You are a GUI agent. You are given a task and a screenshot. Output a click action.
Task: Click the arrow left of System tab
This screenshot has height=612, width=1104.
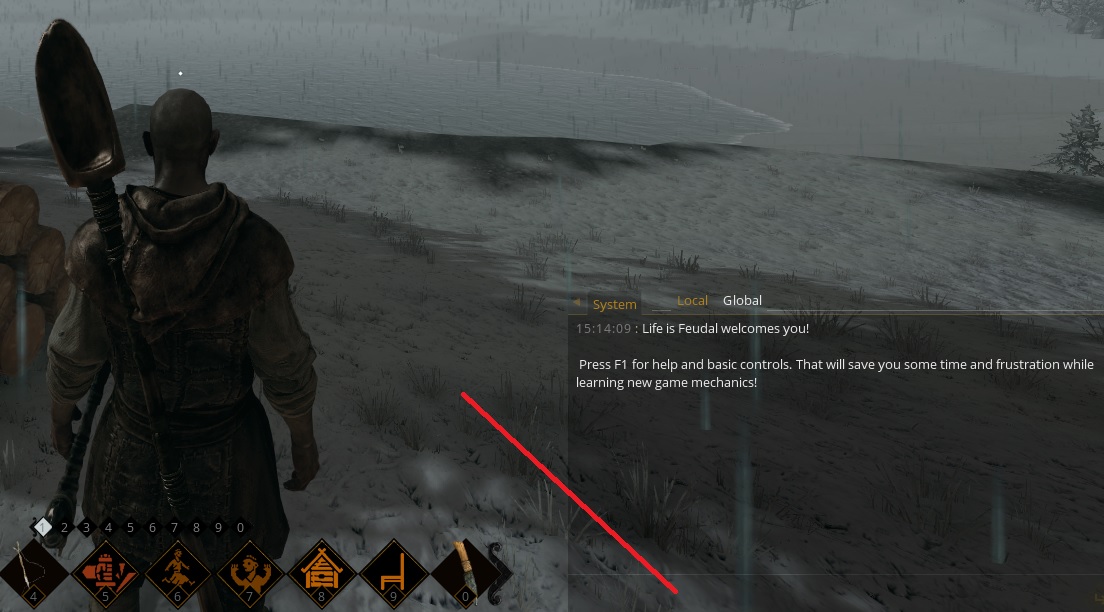[577, 302]
